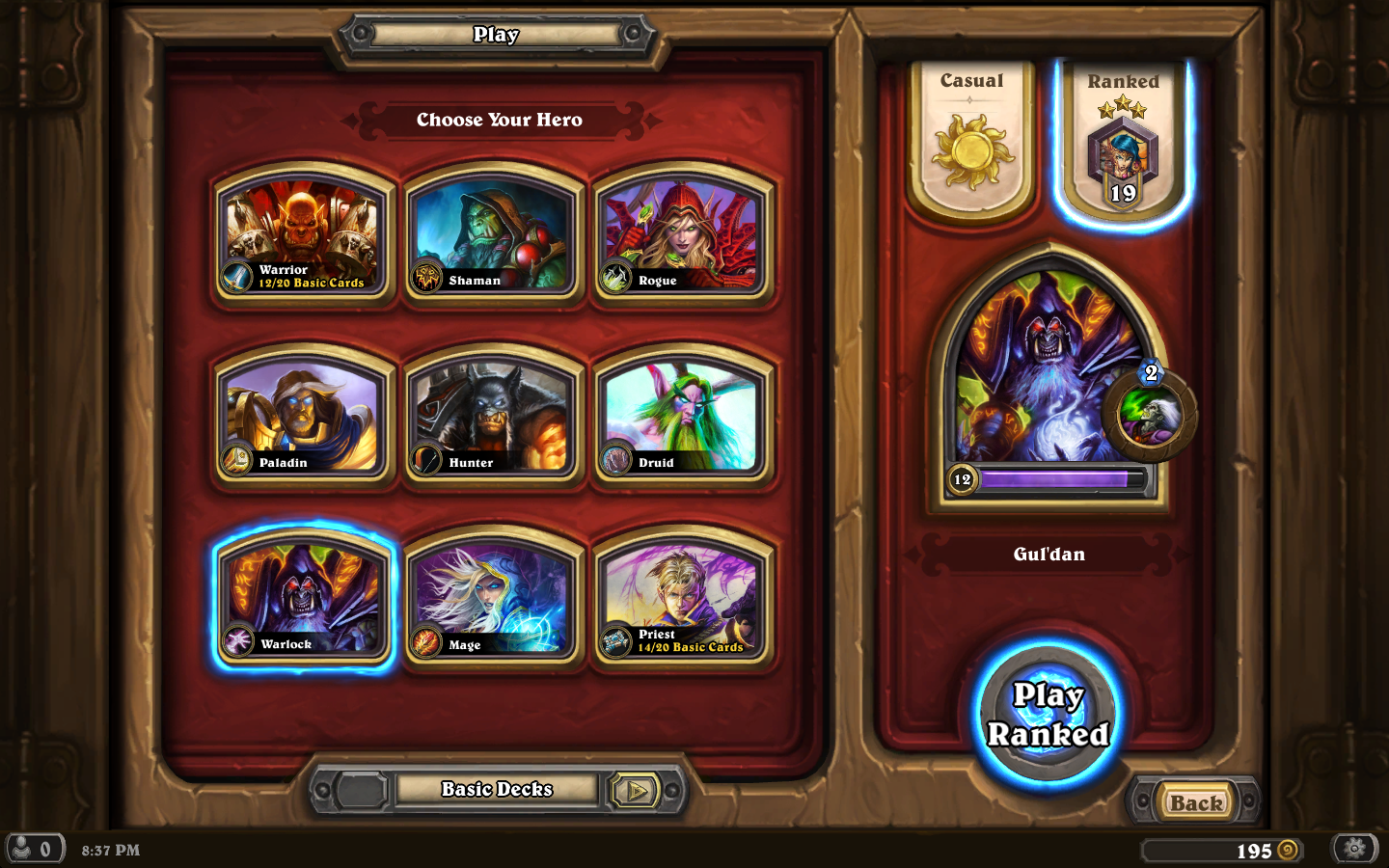Click the Back button

pos(1195,802)
